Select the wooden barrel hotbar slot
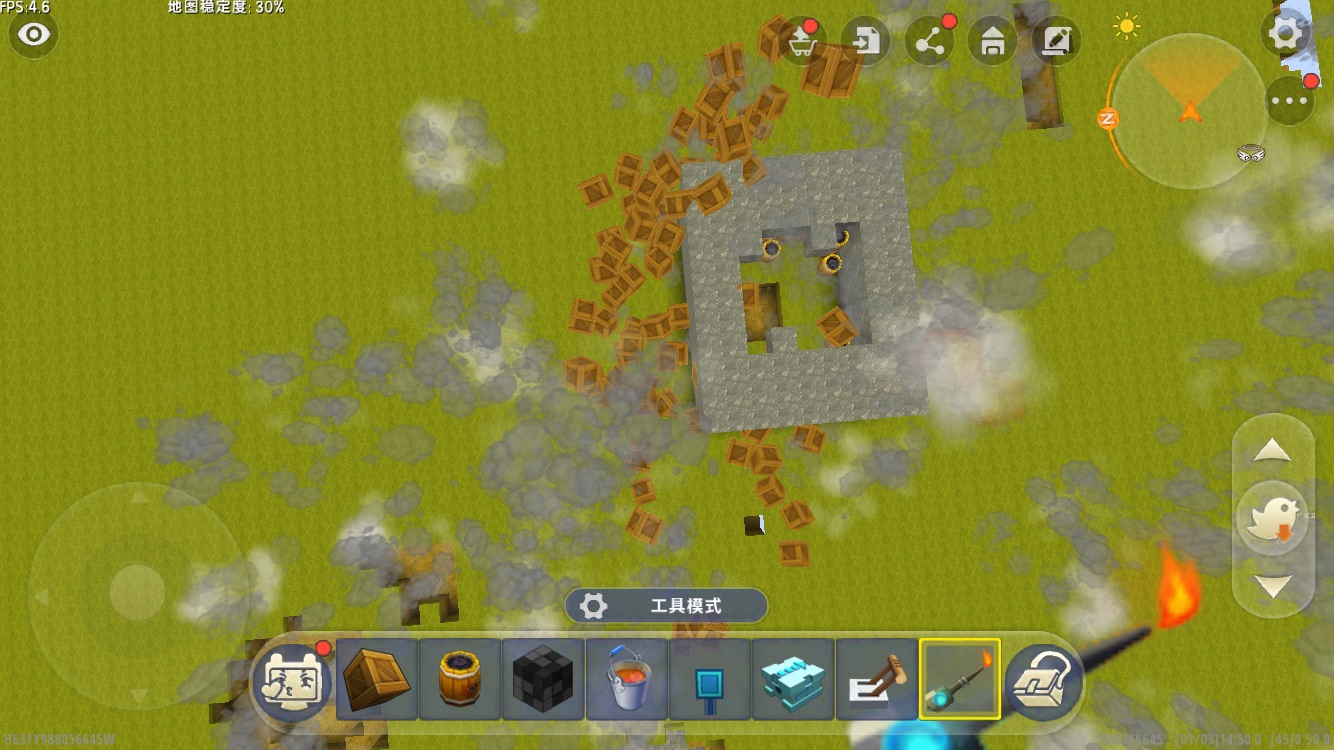The image size is (1334, 750). 460,680
